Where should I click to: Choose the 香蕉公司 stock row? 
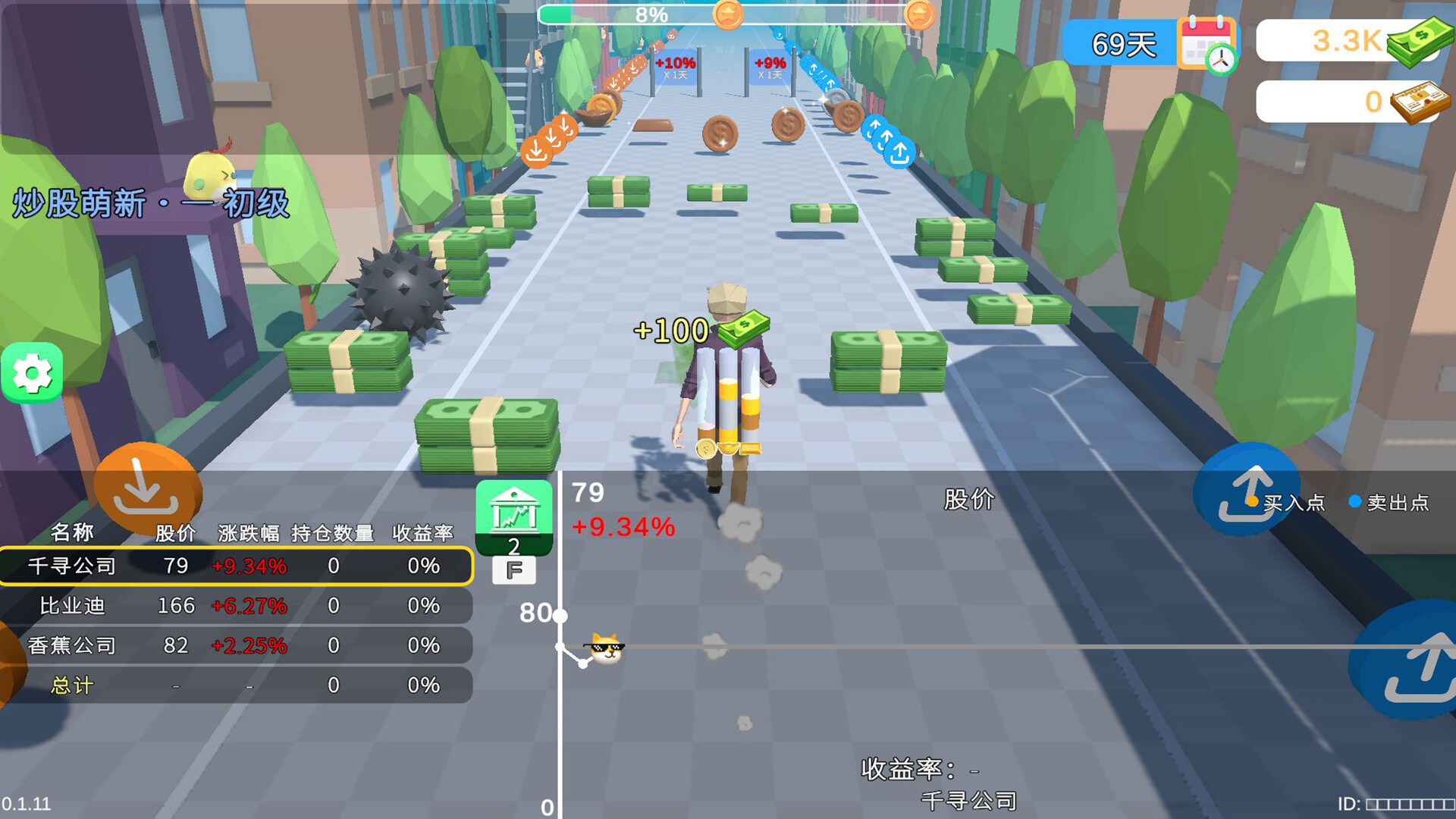(236, 645)
